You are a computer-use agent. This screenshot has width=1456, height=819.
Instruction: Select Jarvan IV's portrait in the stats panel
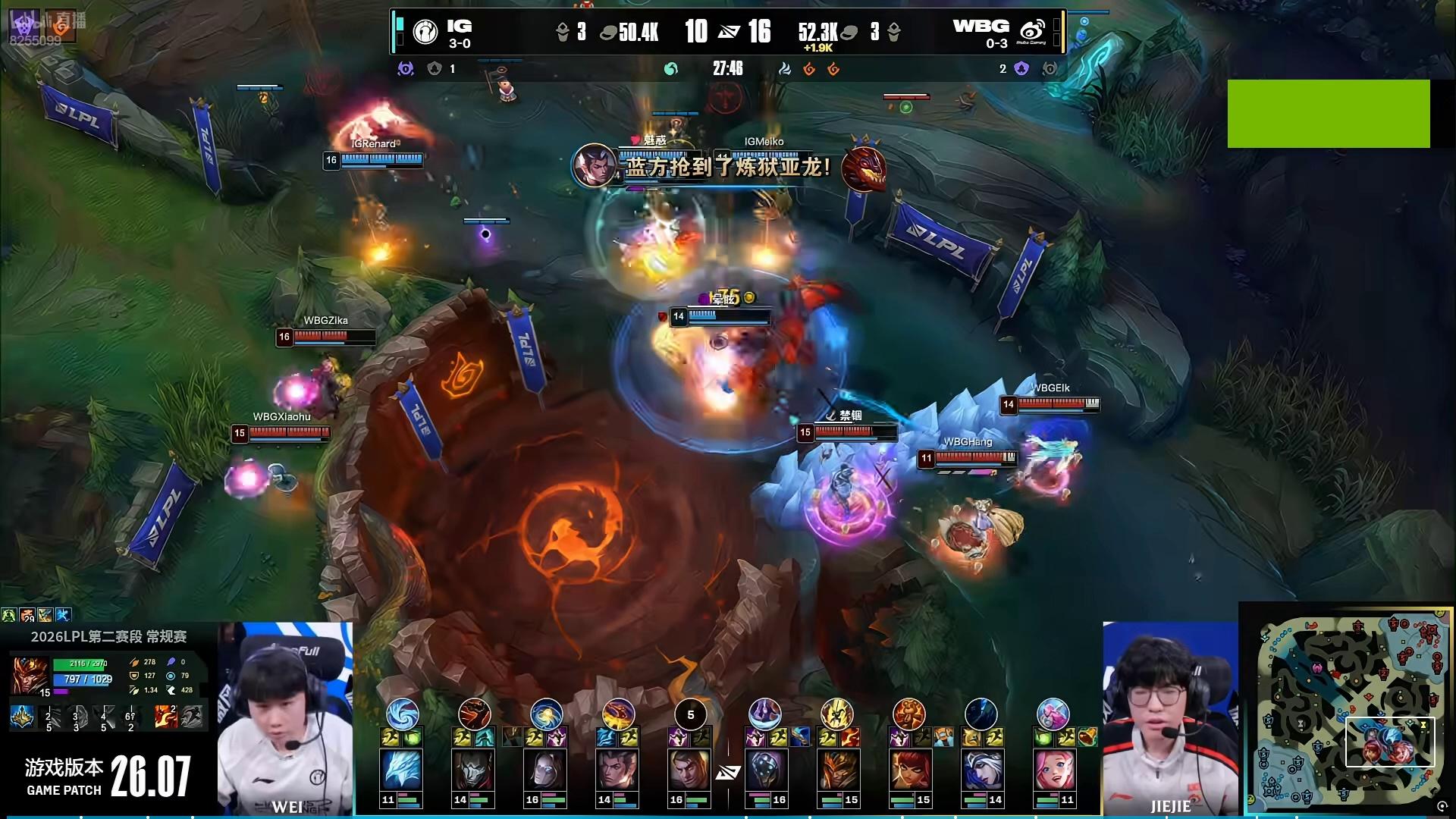(30, 675)
